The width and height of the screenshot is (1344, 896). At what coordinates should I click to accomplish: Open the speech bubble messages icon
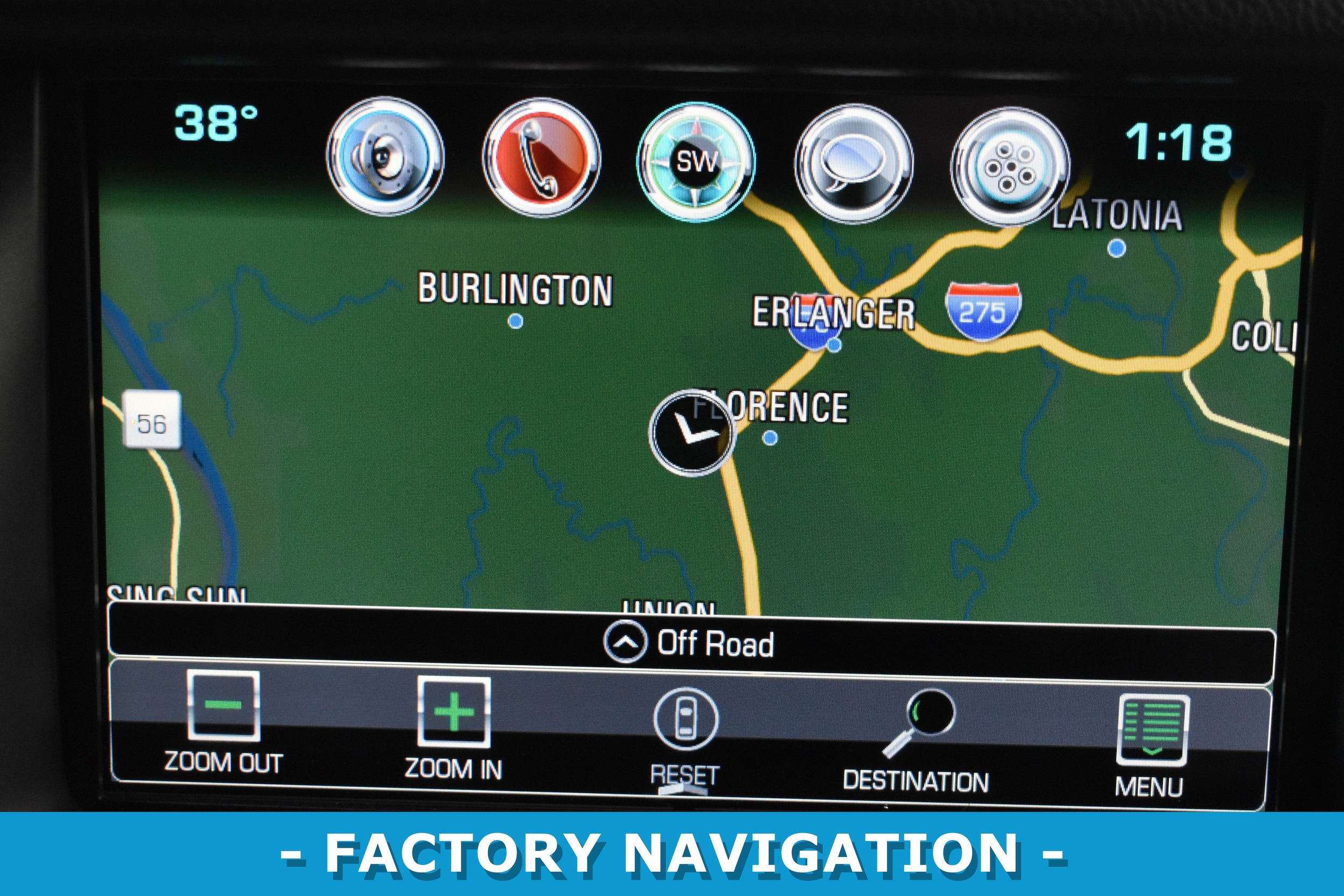click(x=853, y=164)
